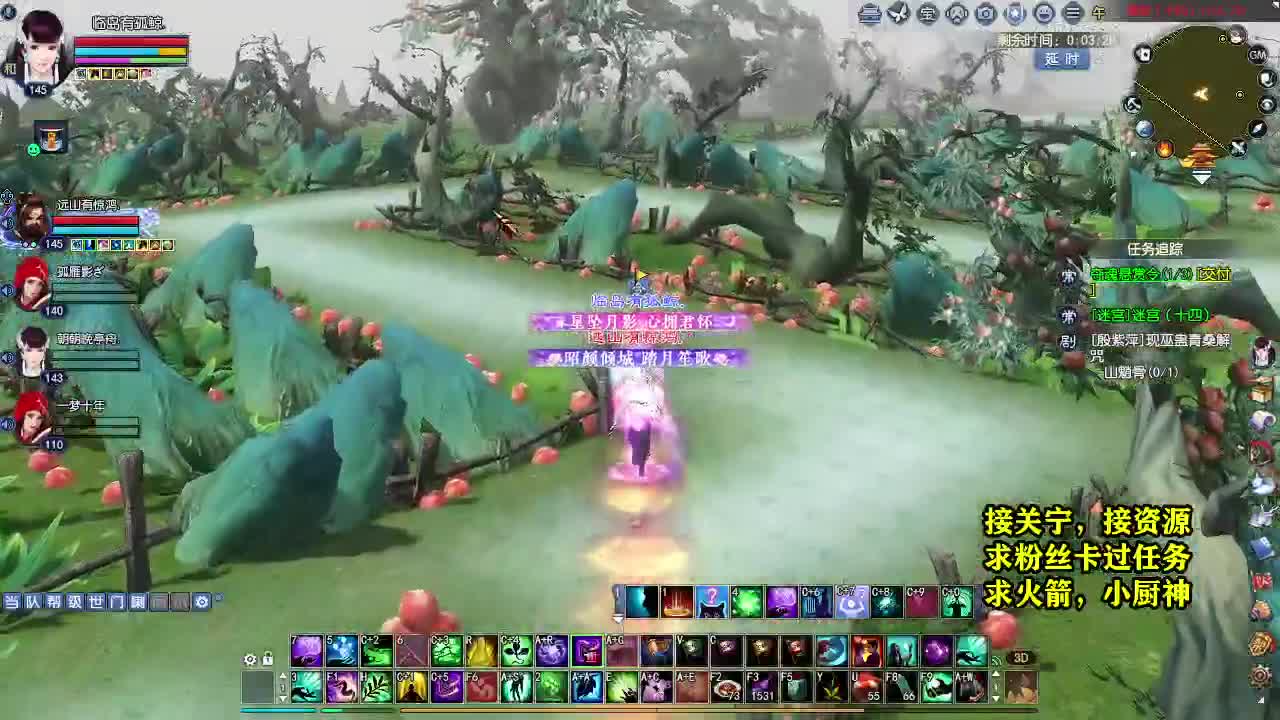Toggle the lock icon beside the skill bar
Viewport: 1280px width, 720px height.
(x=267, y=660)
